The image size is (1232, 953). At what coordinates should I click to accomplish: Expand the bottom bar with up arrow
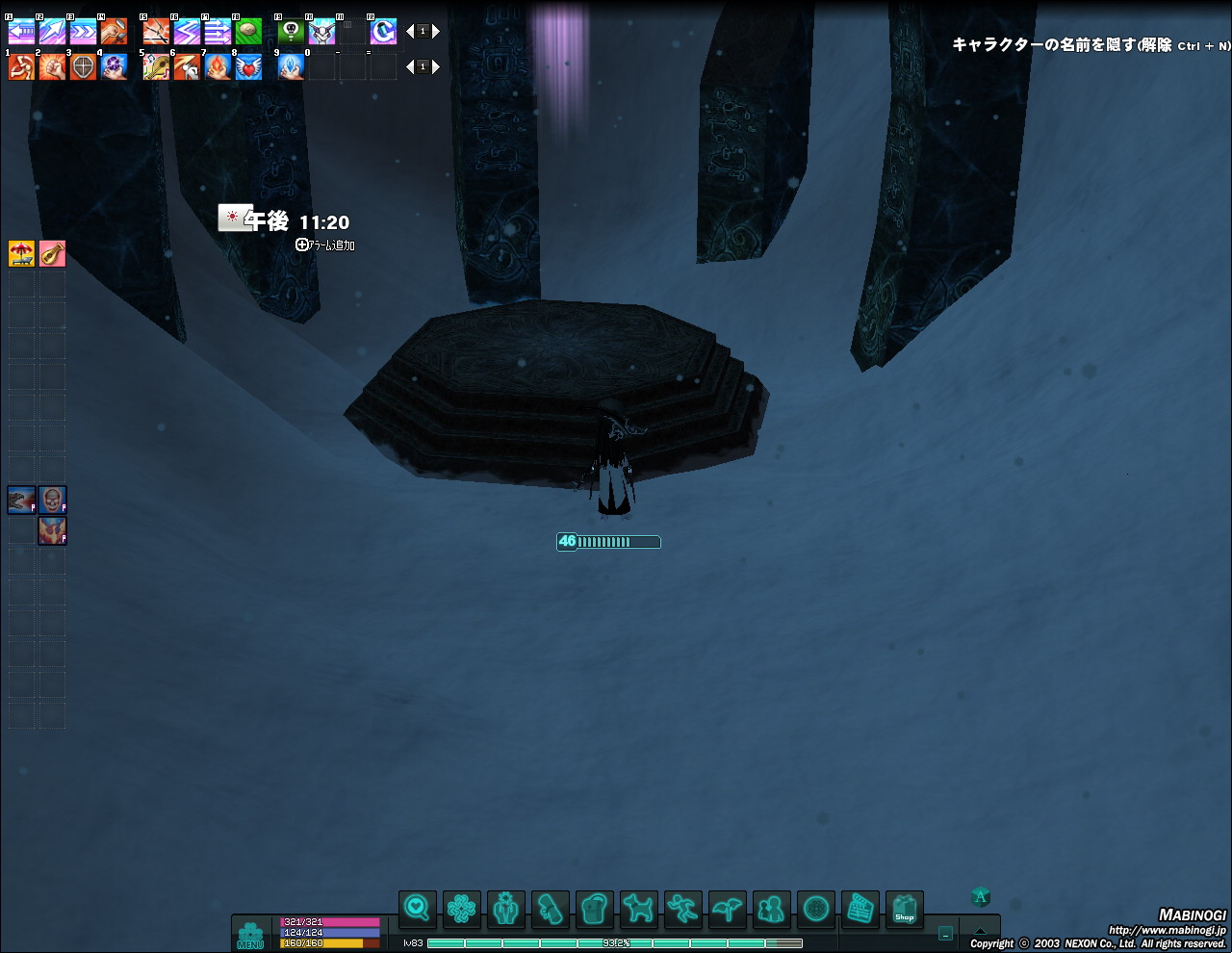[x=980, y=932]
